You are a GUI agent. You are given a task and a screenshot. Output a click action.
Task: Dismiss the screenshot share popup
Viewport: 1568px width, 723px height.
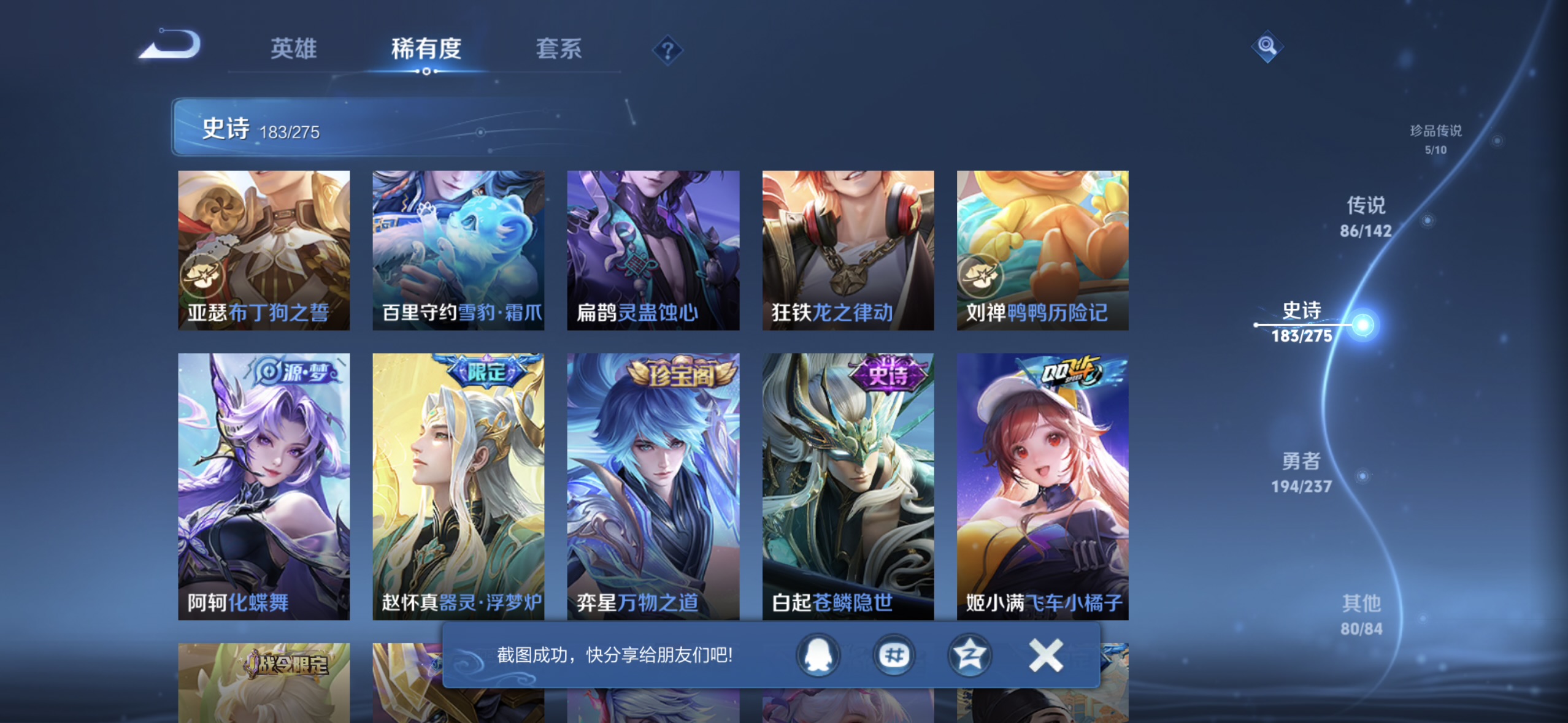coord(1045,655)
